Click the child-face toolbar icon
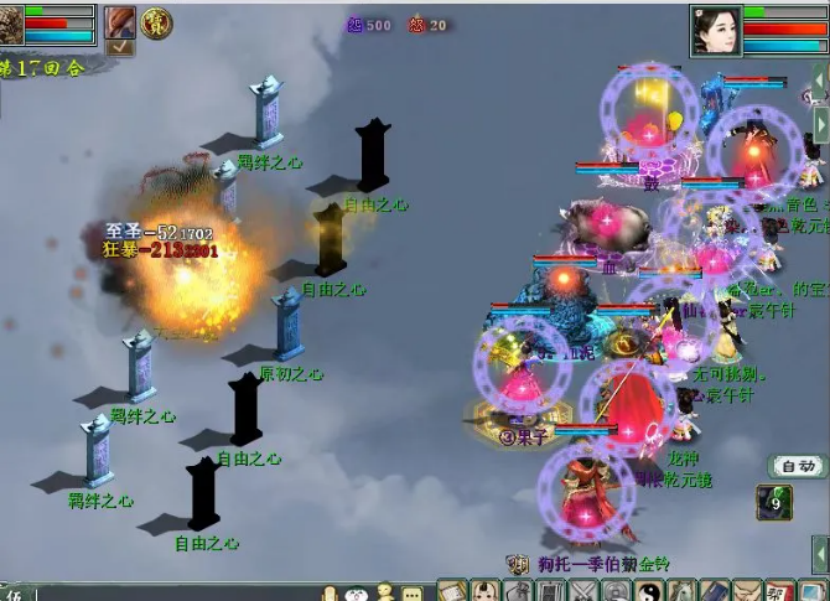This screenshot has height=601, width=831. coord(485,591)
